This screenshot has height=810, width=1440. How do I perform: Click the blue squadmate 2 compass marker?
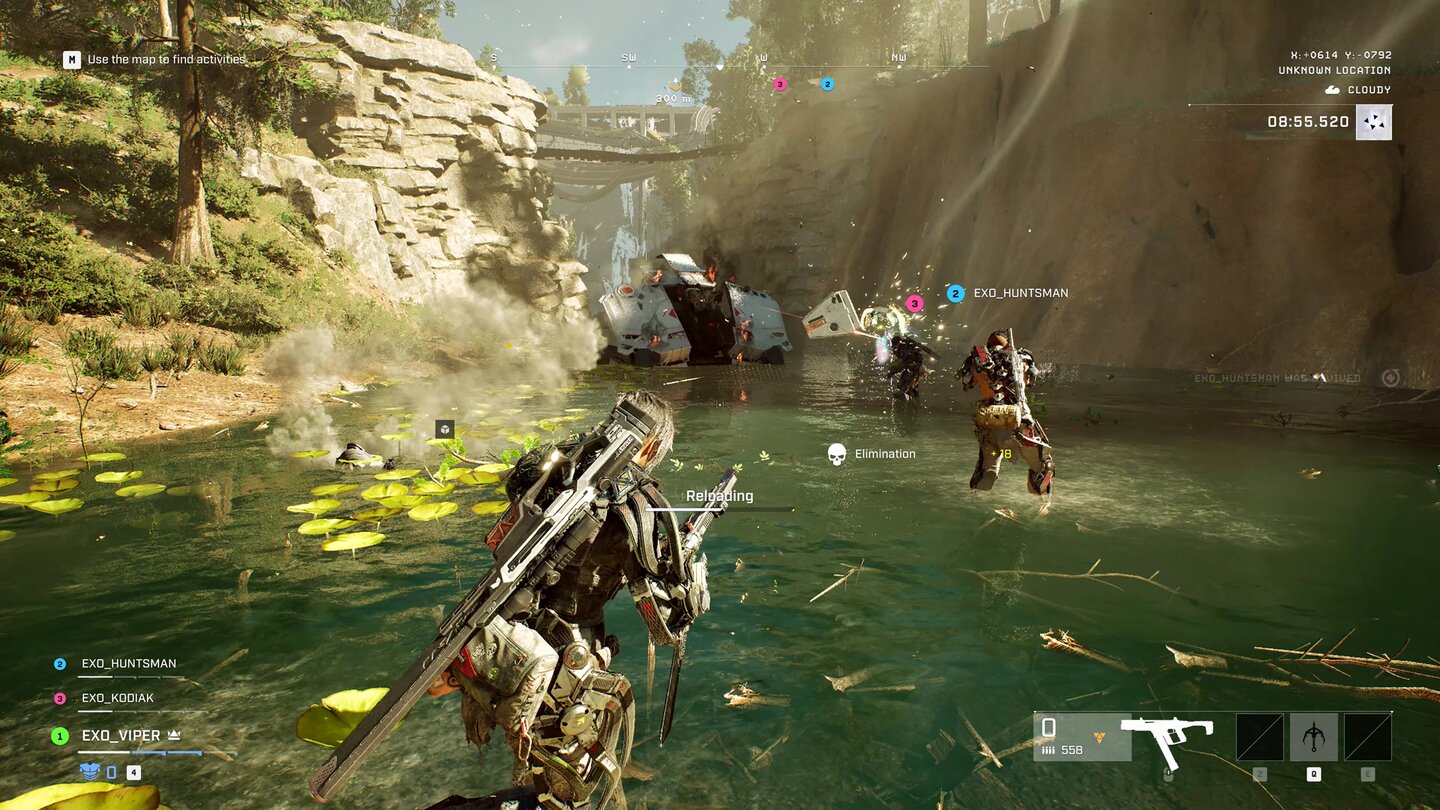click(x=827, y=85)
